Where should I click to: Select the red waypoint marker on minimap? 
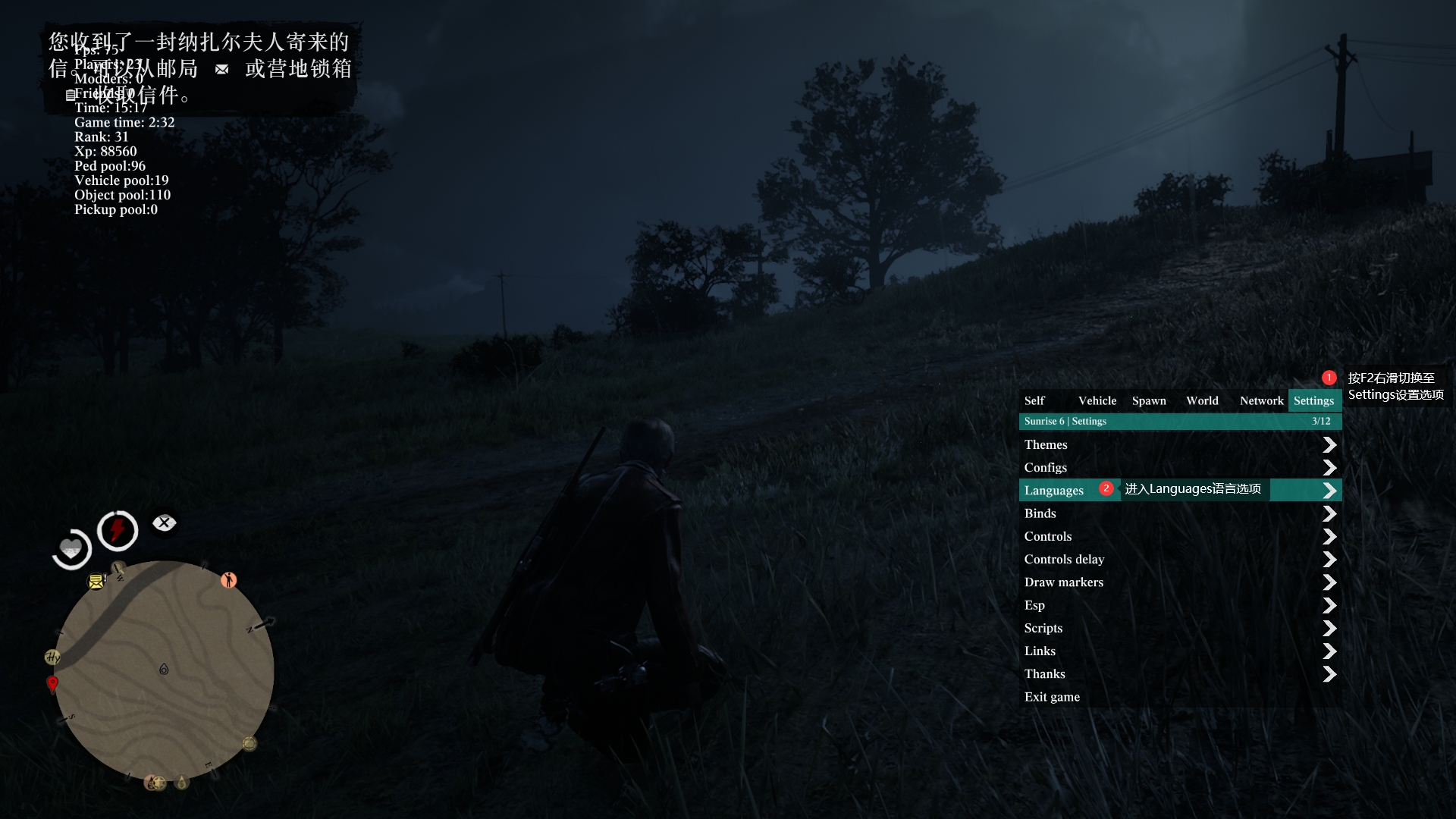click(52, 683)
